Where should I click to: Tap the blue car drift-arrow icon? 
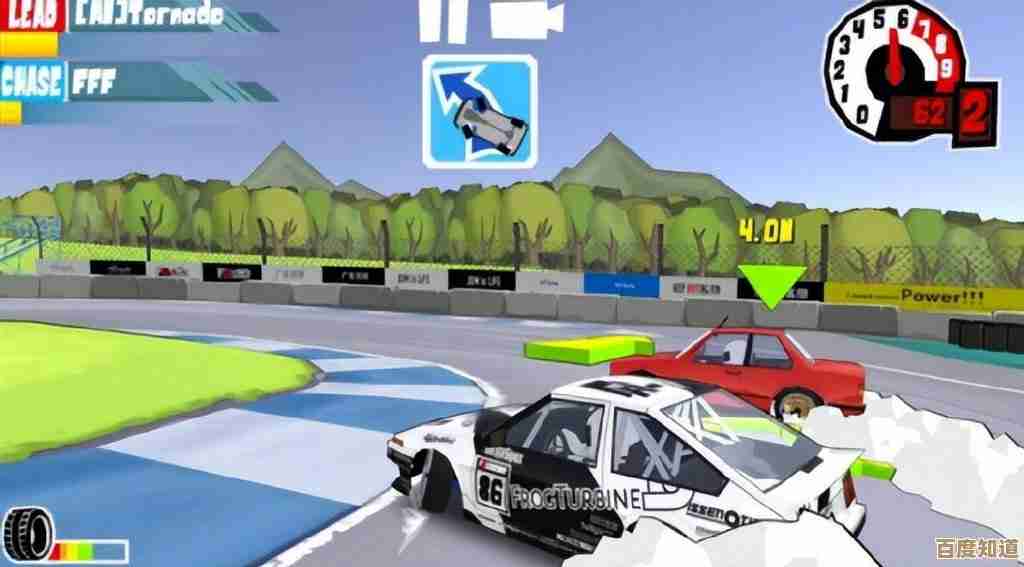pos(480,110)
